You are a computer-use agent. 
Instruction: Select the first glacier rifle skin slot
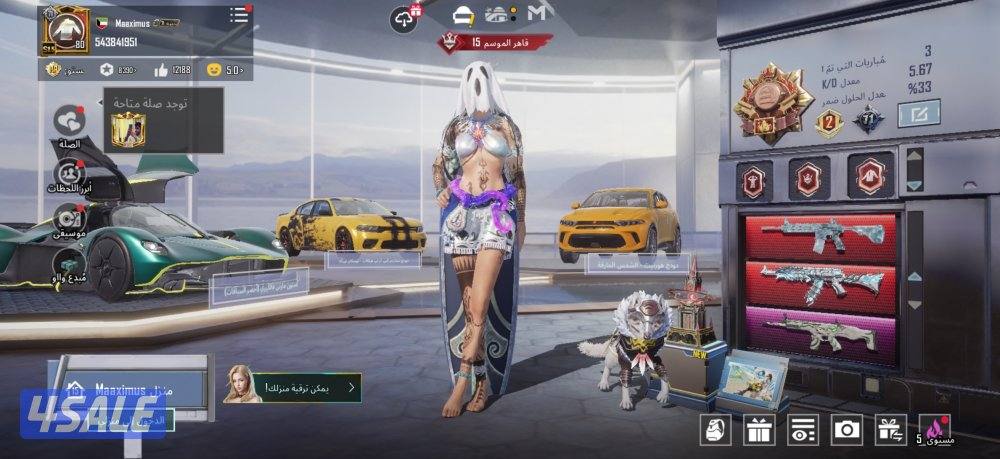tap(820, 236)
